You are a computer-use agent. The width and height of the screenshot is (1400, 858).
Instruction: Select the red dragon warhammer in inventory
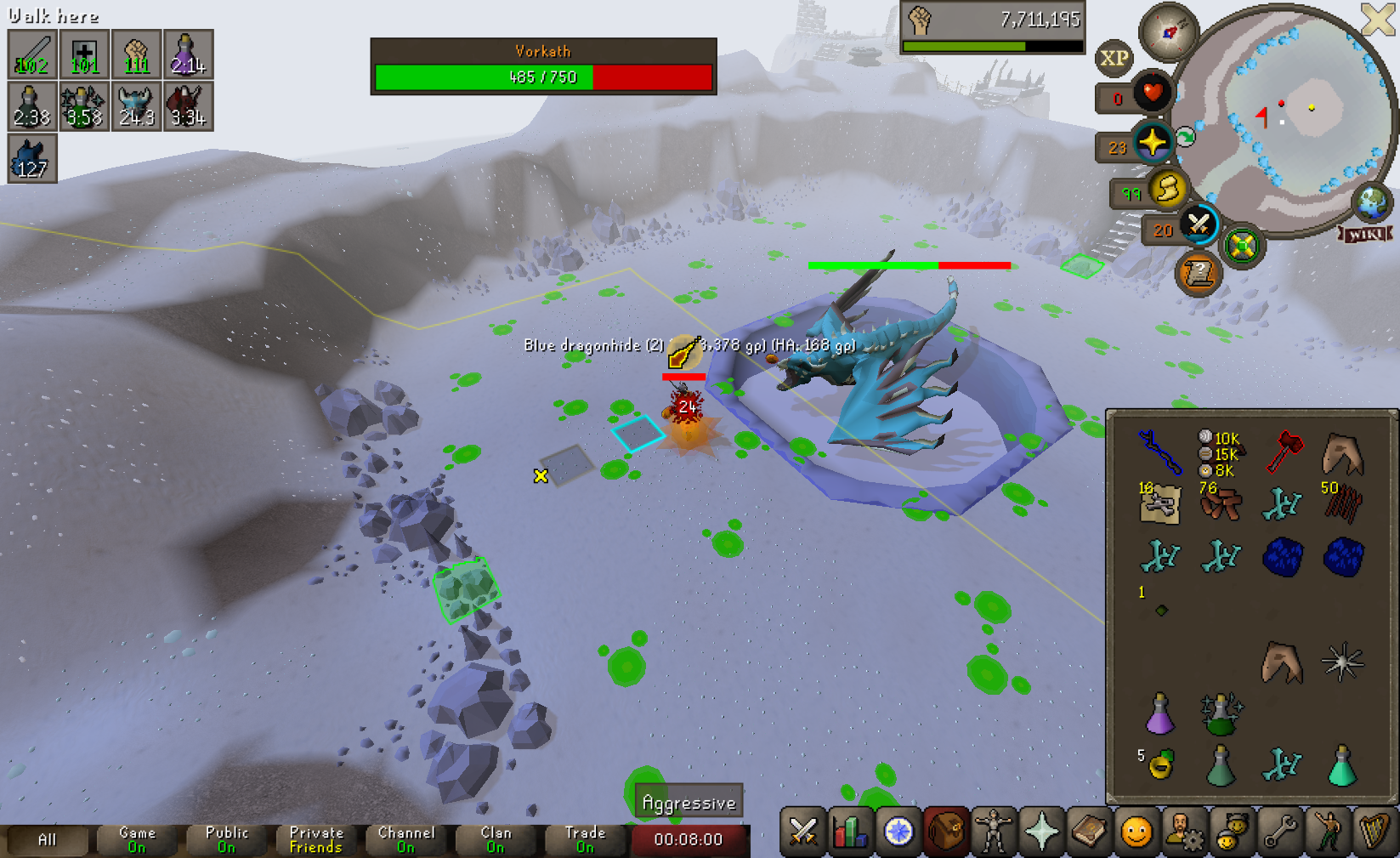pyautogui.click(x=1284, y=451)
